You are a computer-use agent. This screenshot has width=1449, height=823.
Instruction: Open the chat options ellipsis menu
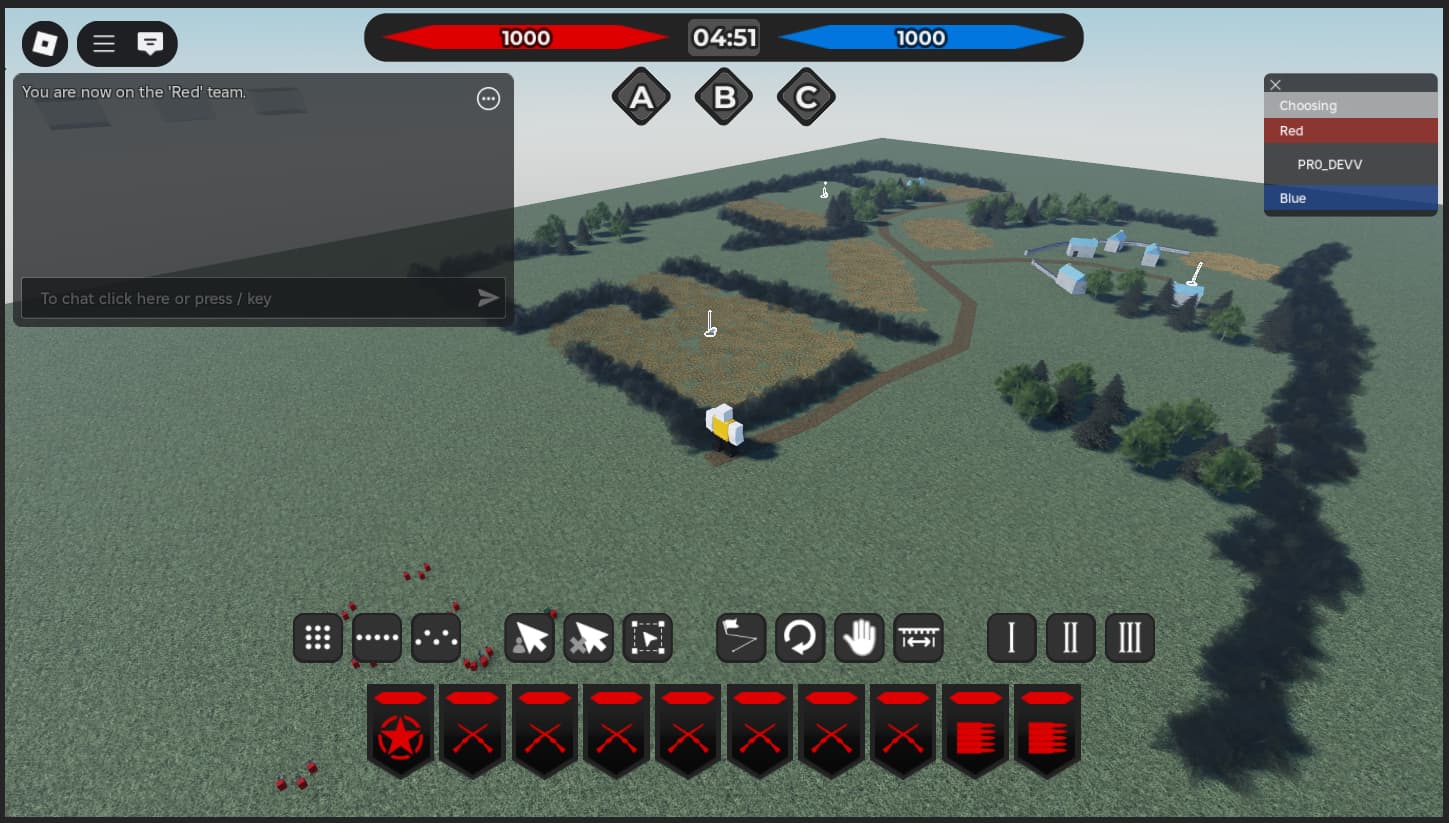pyautogui.click(x=488, y=98)
